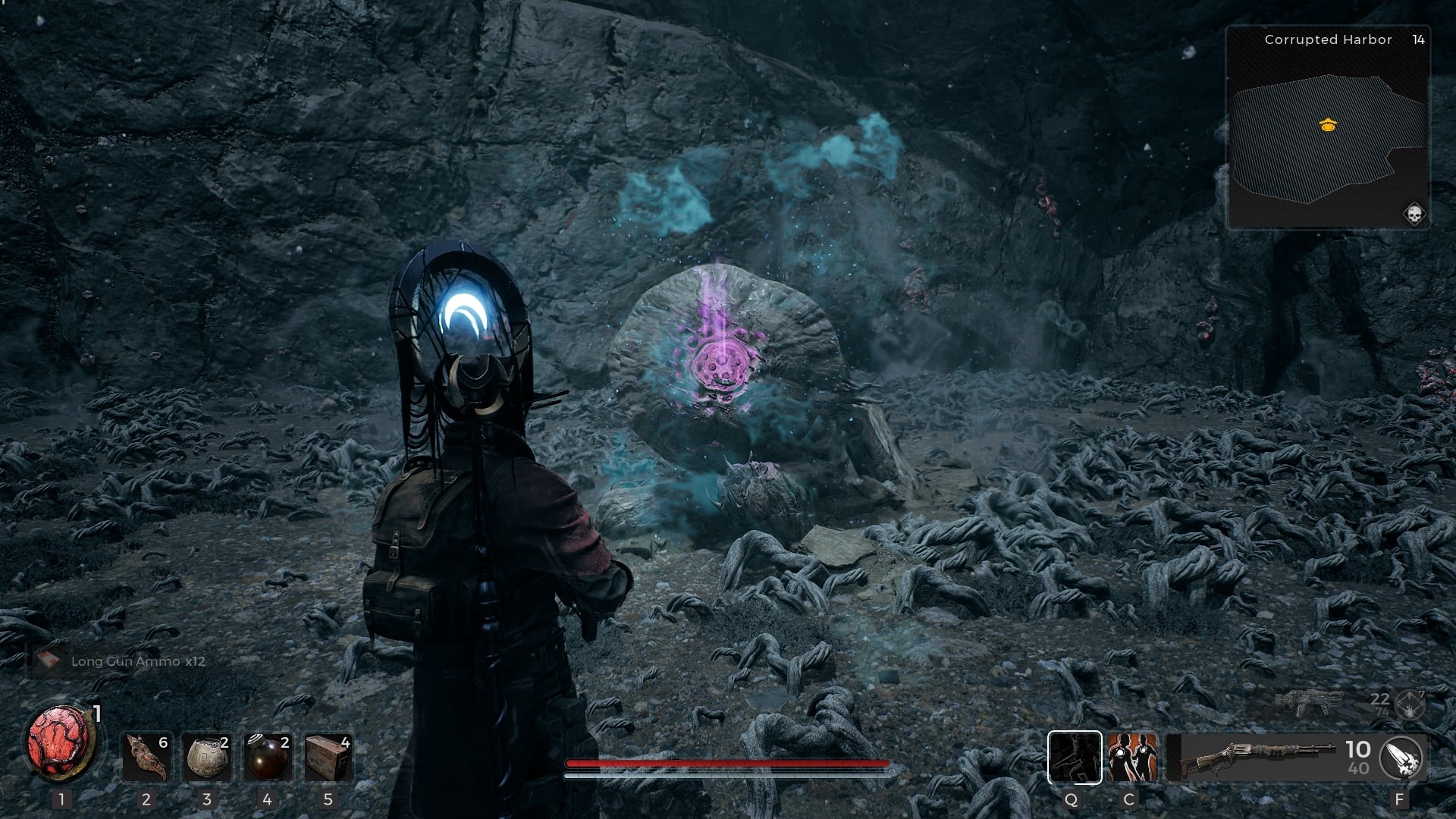
Task: Click the skull diamond icon on minimap
Action: (1414, 214)
